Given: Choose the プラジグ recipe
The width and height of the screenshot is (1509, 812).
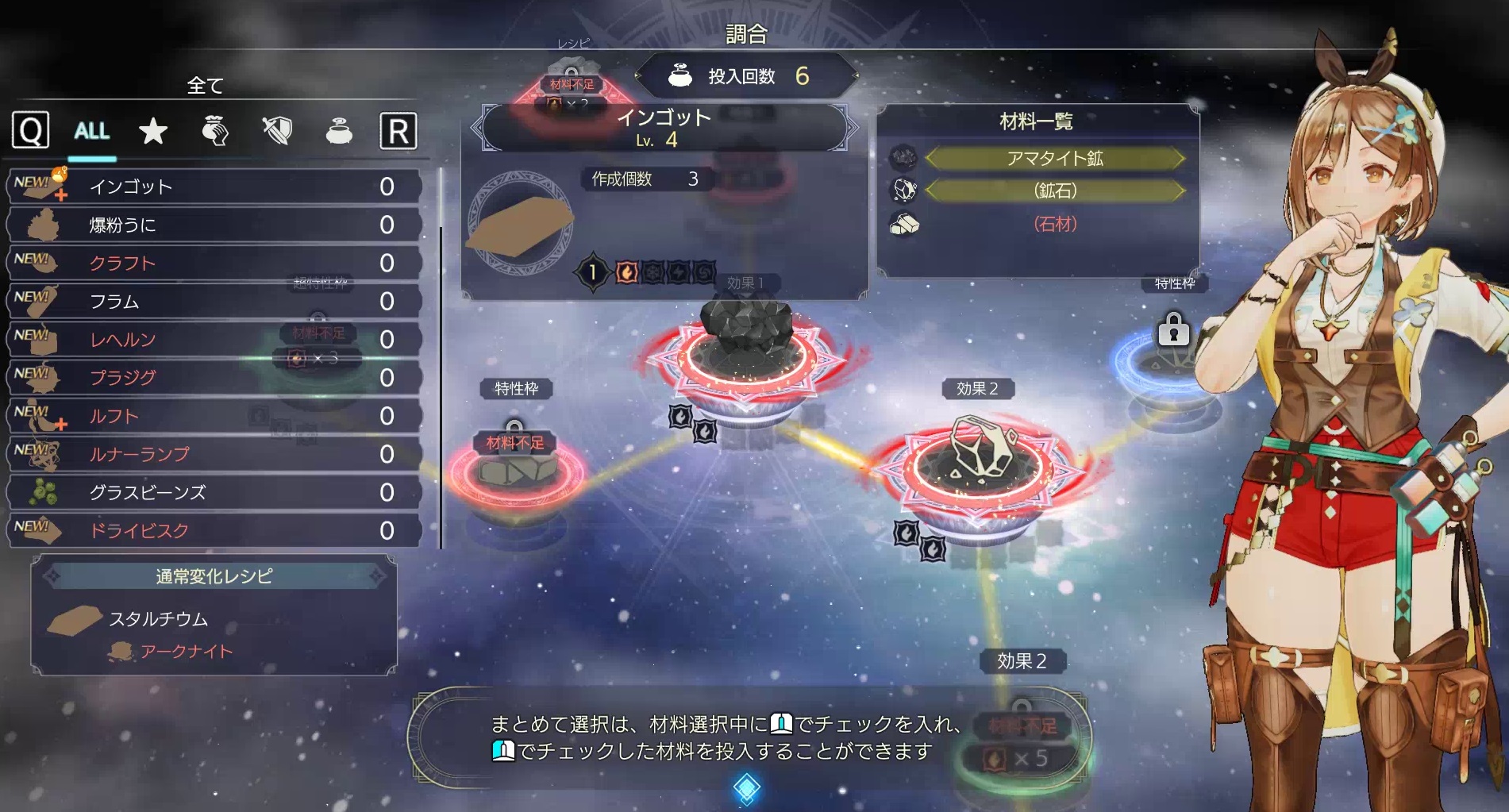Looking at the screenshot, I should [x=213, y=378].
